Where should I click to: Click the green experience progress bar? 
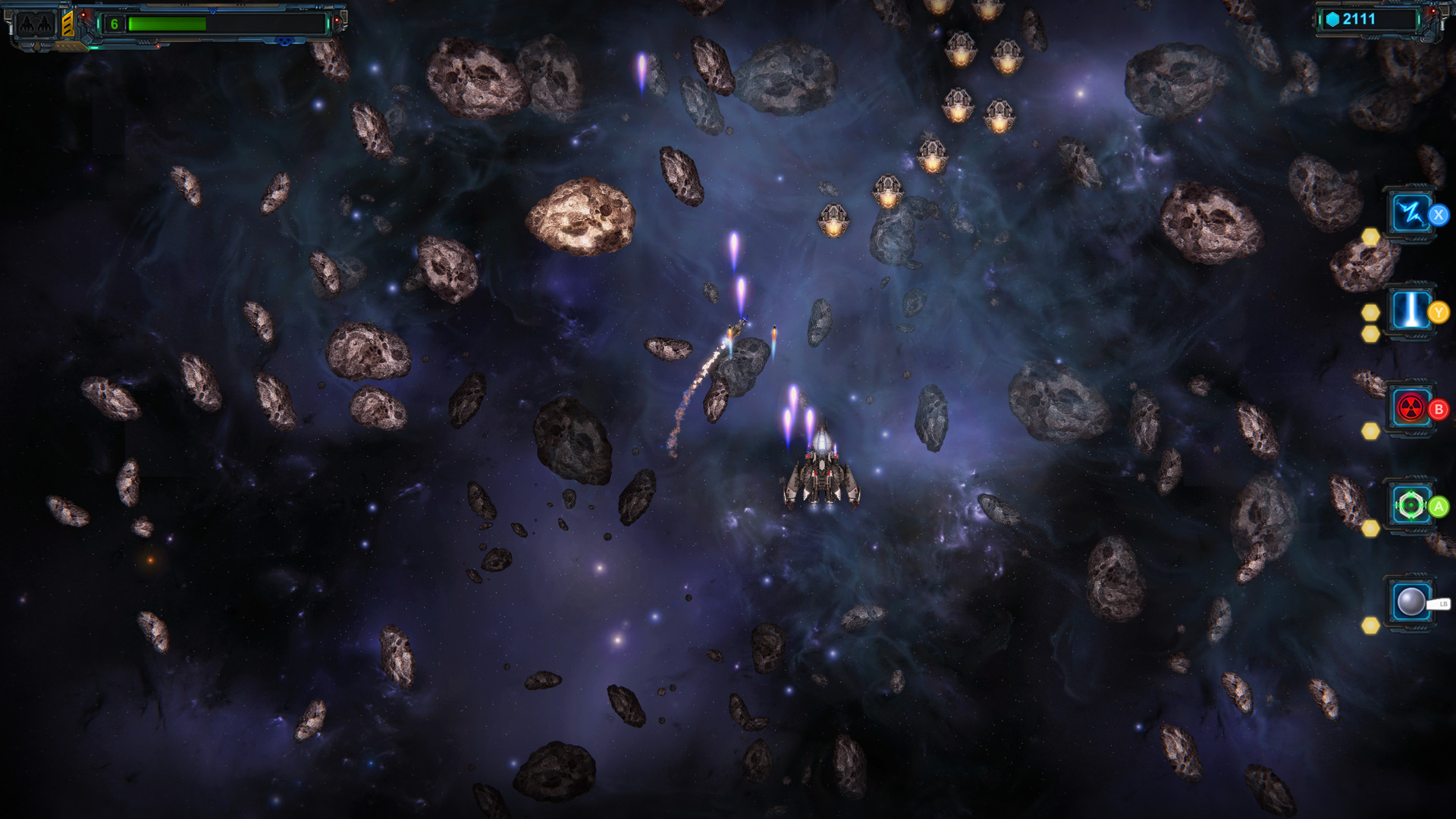(x=168, y=24)
